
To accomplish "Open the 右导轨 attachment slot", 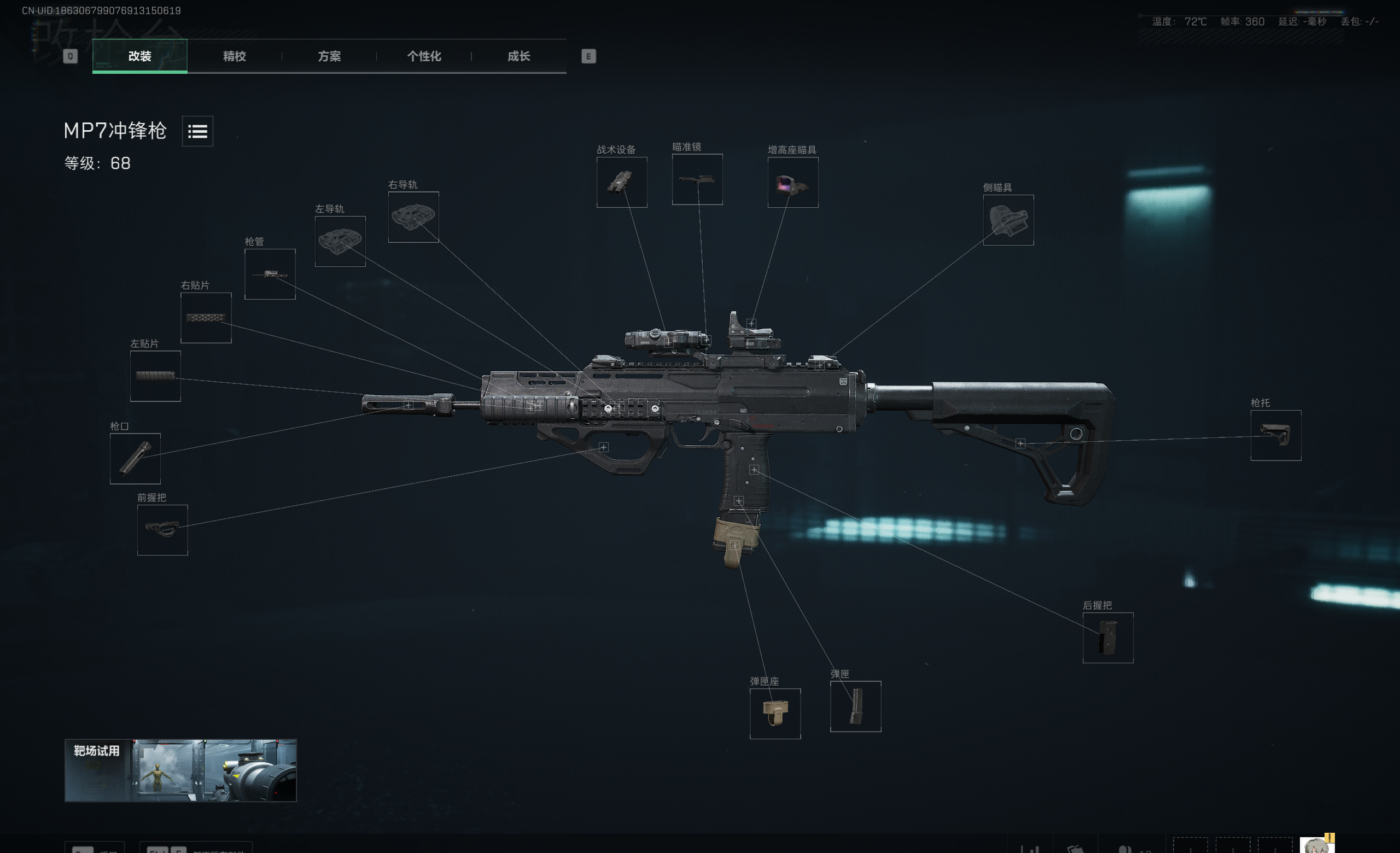I will click(413, 217).
